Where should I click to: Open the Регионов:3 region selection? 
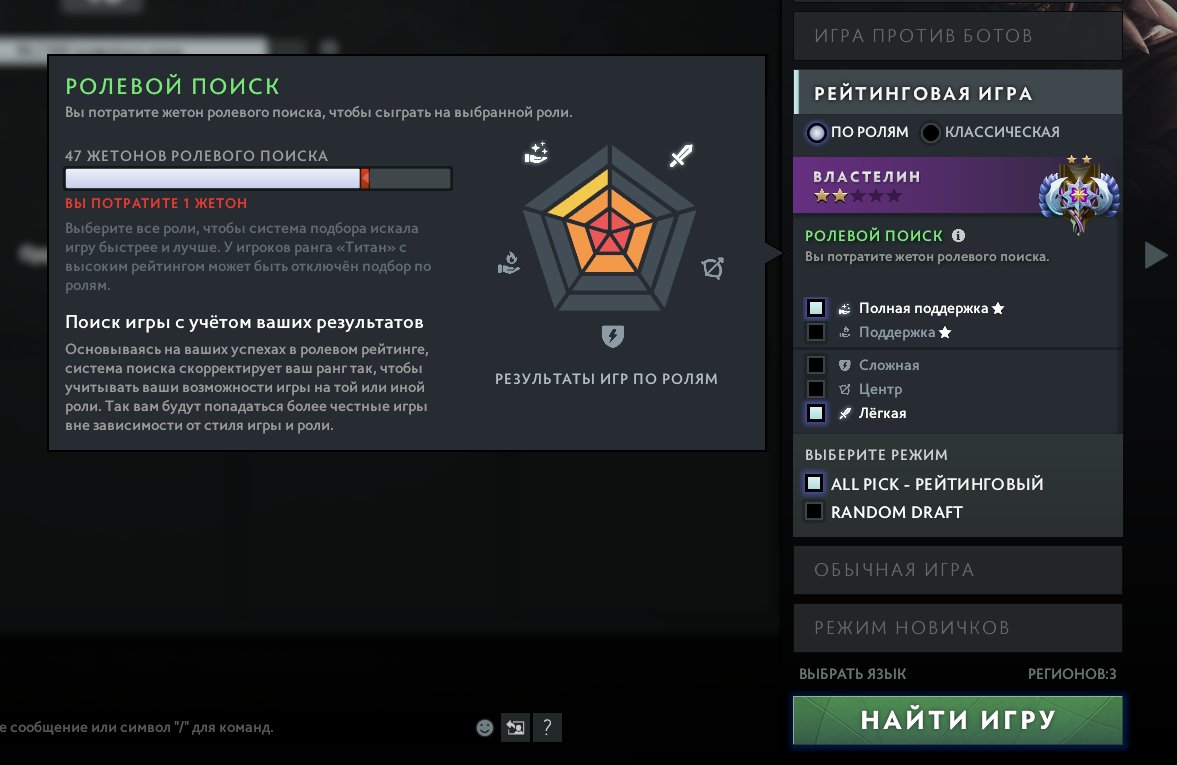point(1071,674)
